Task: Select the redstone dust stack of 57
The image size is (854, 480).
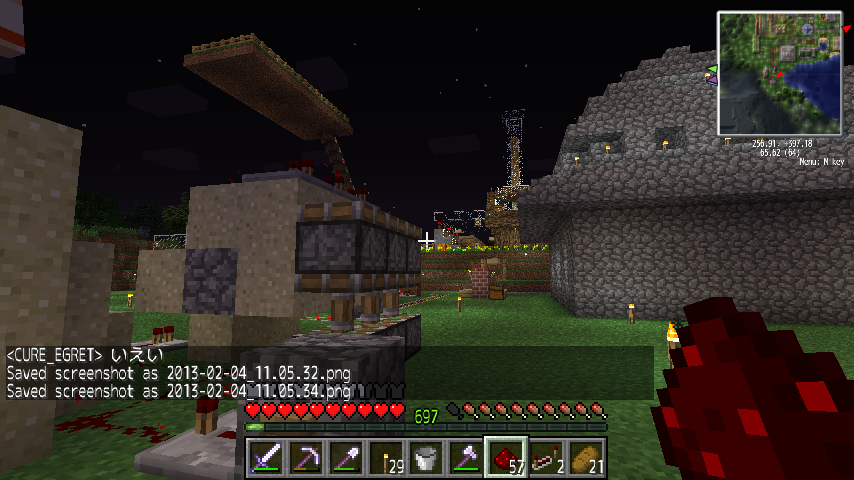Action: (506, 459)
